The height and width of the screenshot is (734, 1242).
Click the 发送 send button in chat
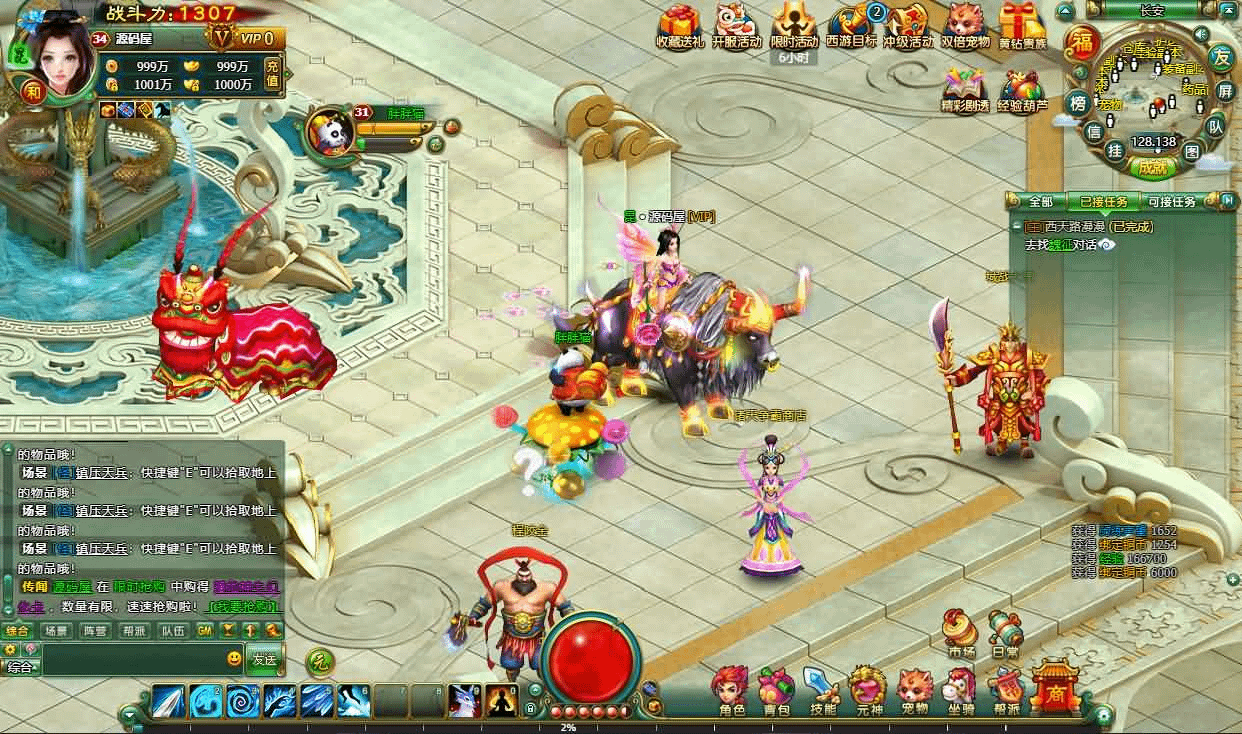coord(264,659)
